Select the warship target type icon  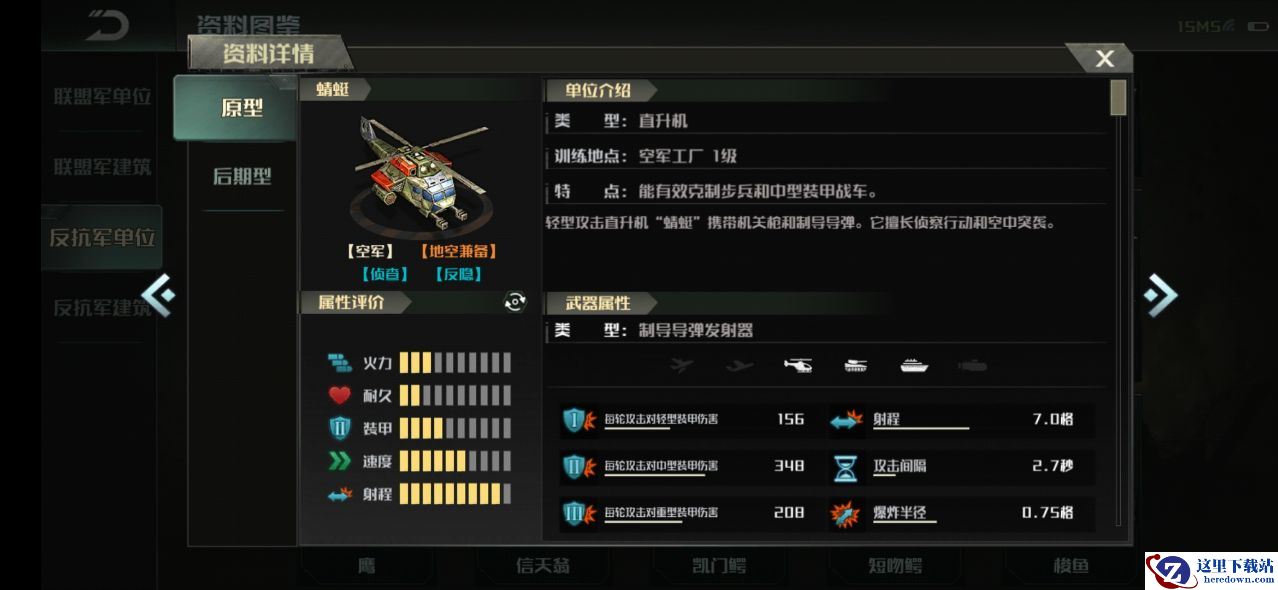tap(914, 366)
